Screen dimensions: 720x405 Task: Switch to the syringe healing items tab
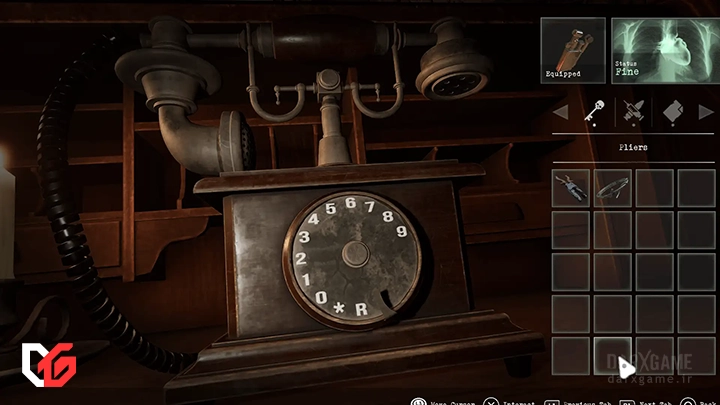pyautogui.click(x=631, y=112)
